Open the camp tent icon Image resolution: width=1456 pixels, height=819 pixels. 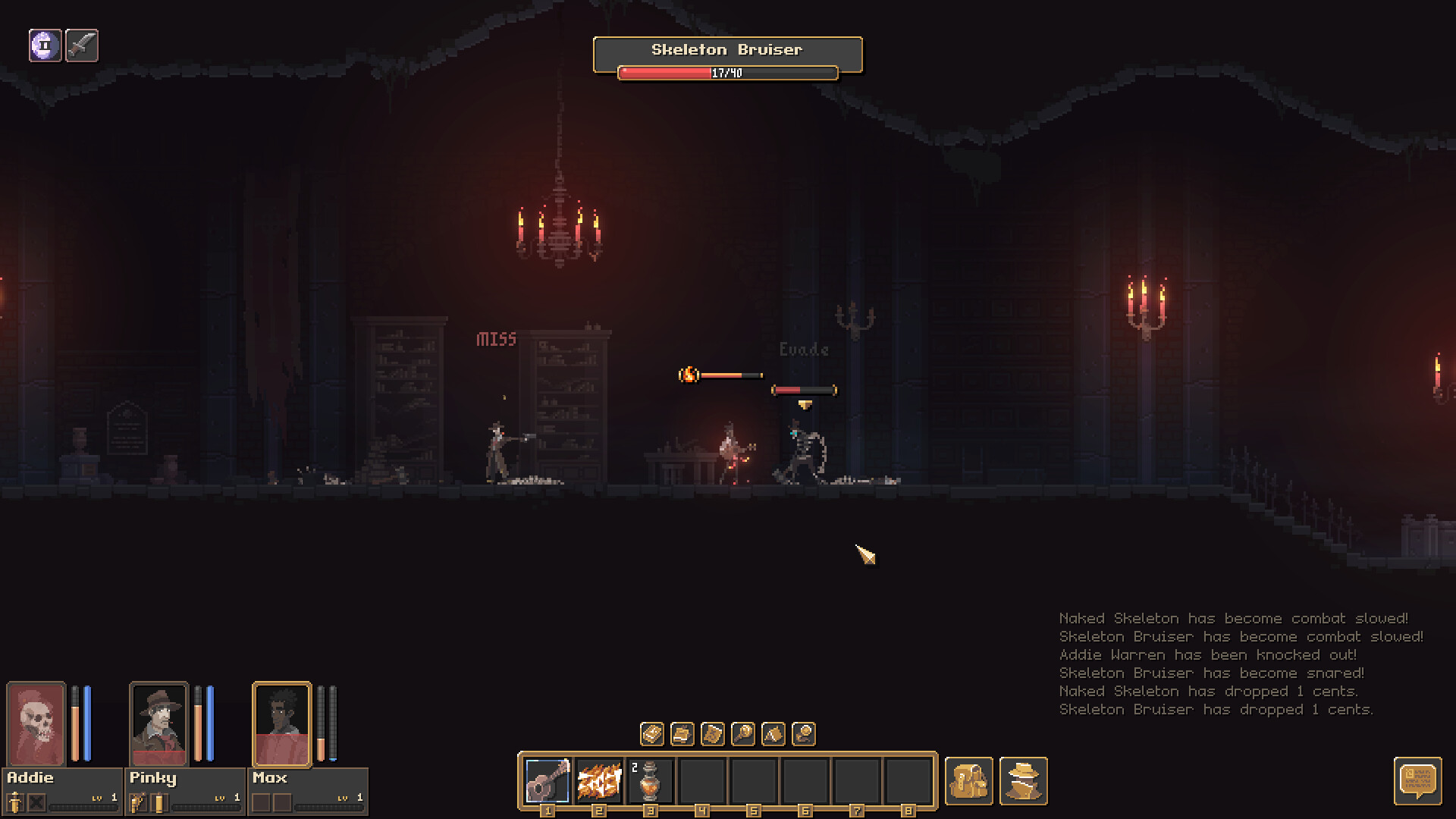773,734
